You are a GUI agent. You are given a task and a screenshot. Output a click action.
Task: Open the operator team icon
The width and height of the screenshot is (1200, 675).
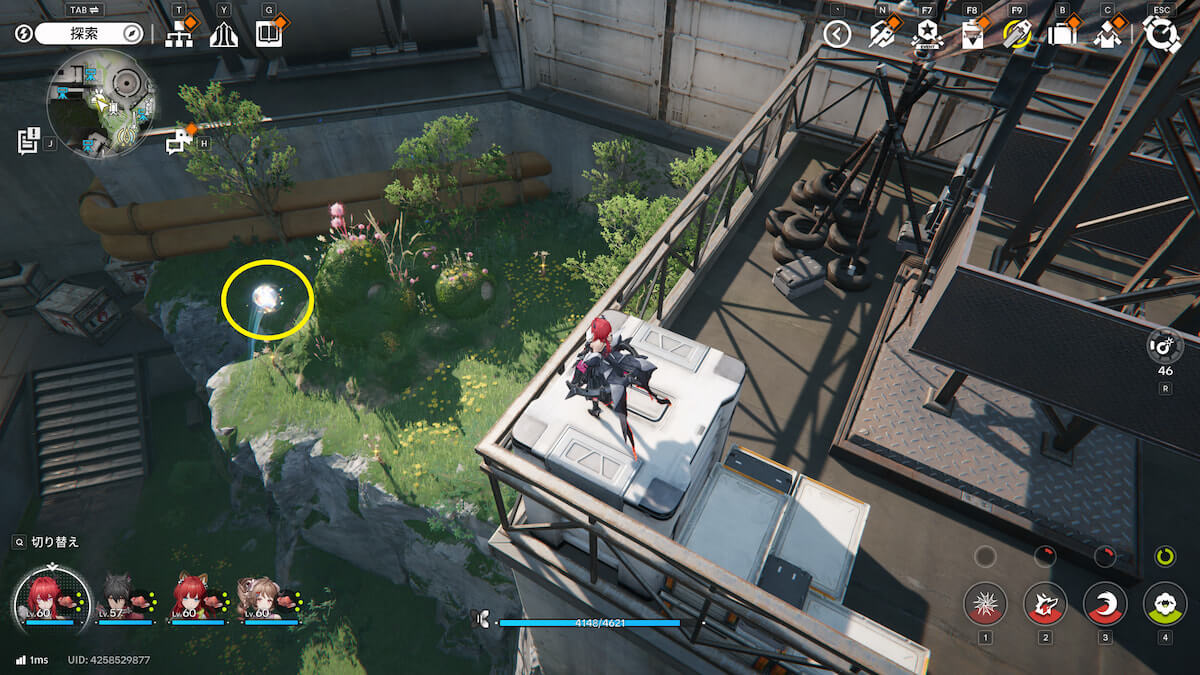[x=1107, y=35]
